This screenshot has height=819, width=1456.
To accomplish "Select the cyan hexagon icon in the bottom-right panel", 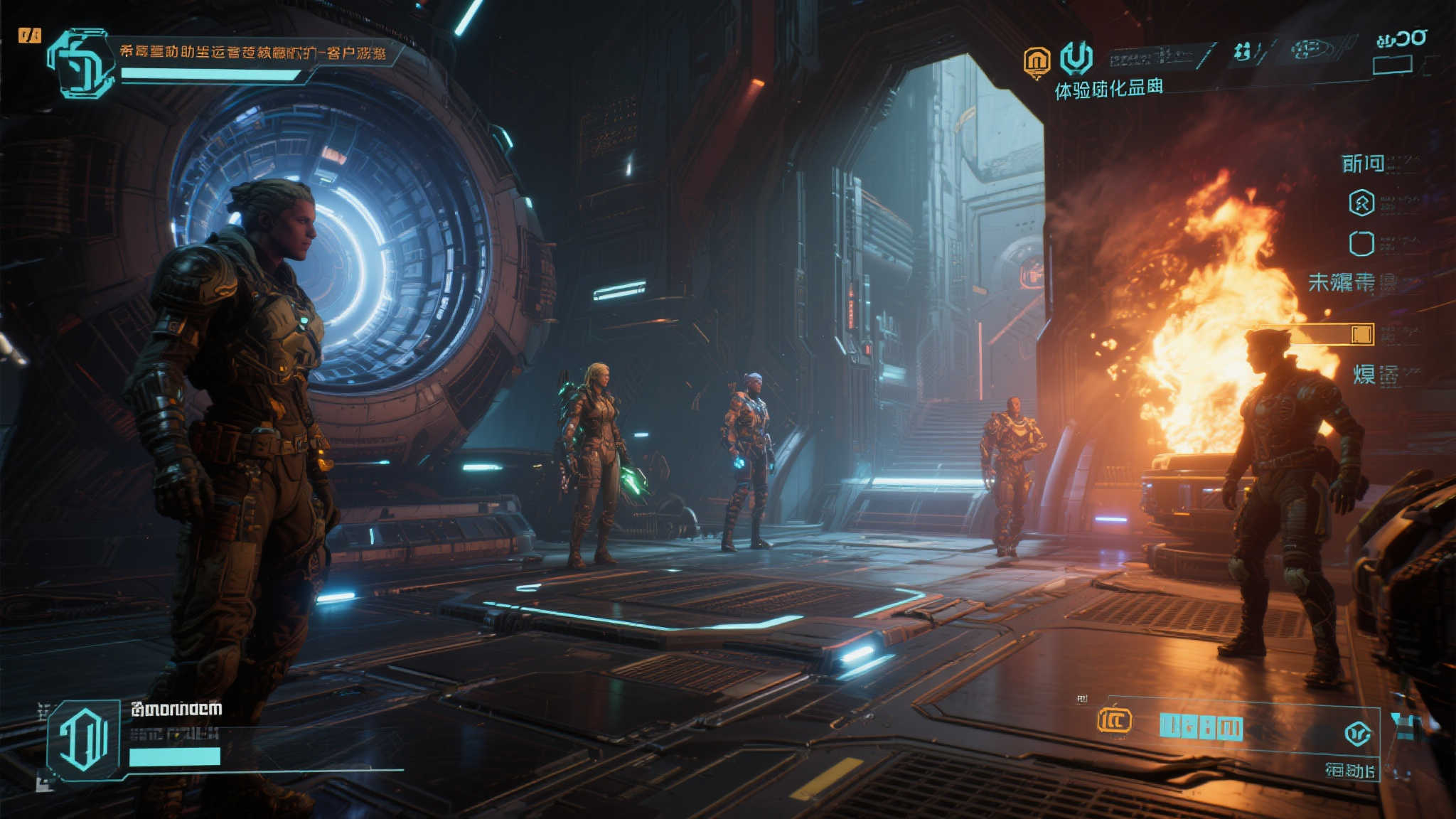I will pyautogui.click(x=1357, y=733).
